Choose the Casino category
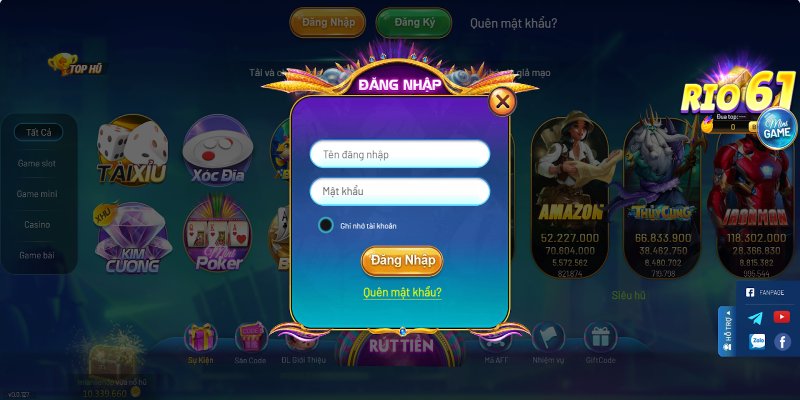This screenshot has width=800, height=400. pyautogui.click(x=38, y=225)
